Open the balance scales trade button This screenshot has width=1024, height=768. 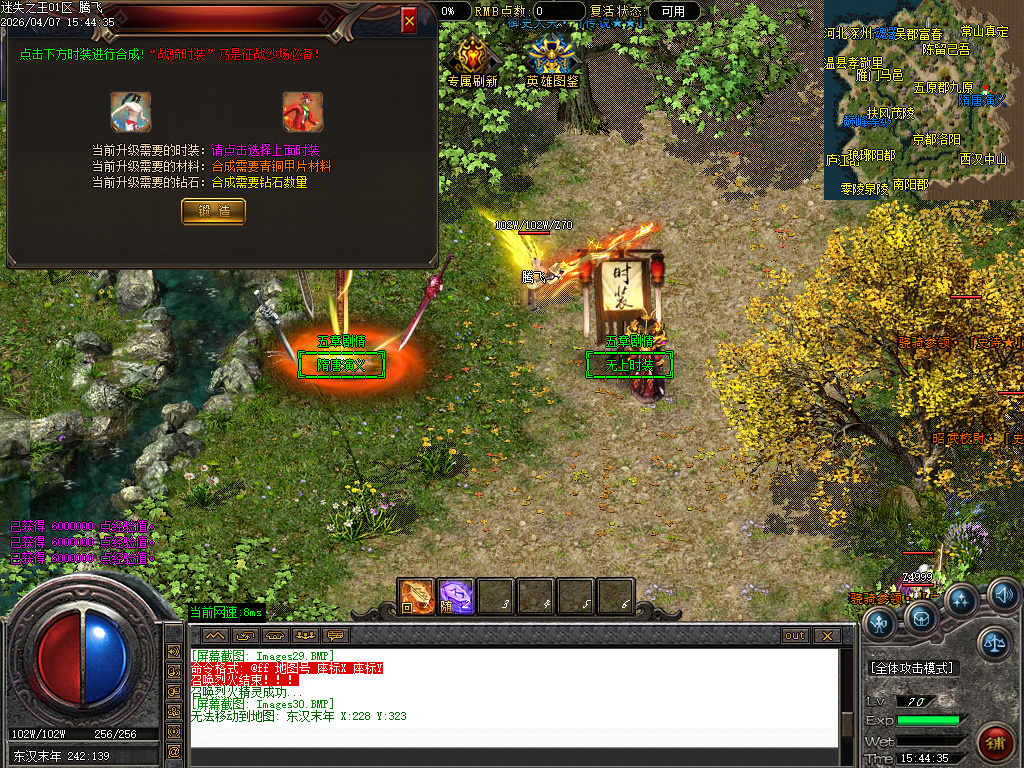click(994, 643)
